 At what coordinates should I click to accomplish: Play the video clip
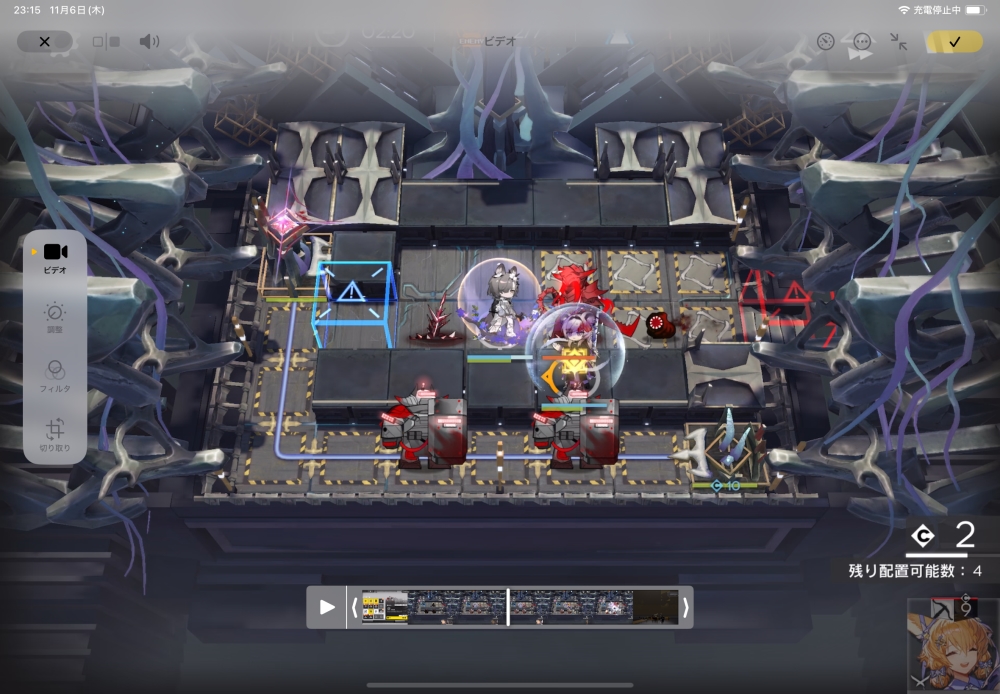[327, 607]
